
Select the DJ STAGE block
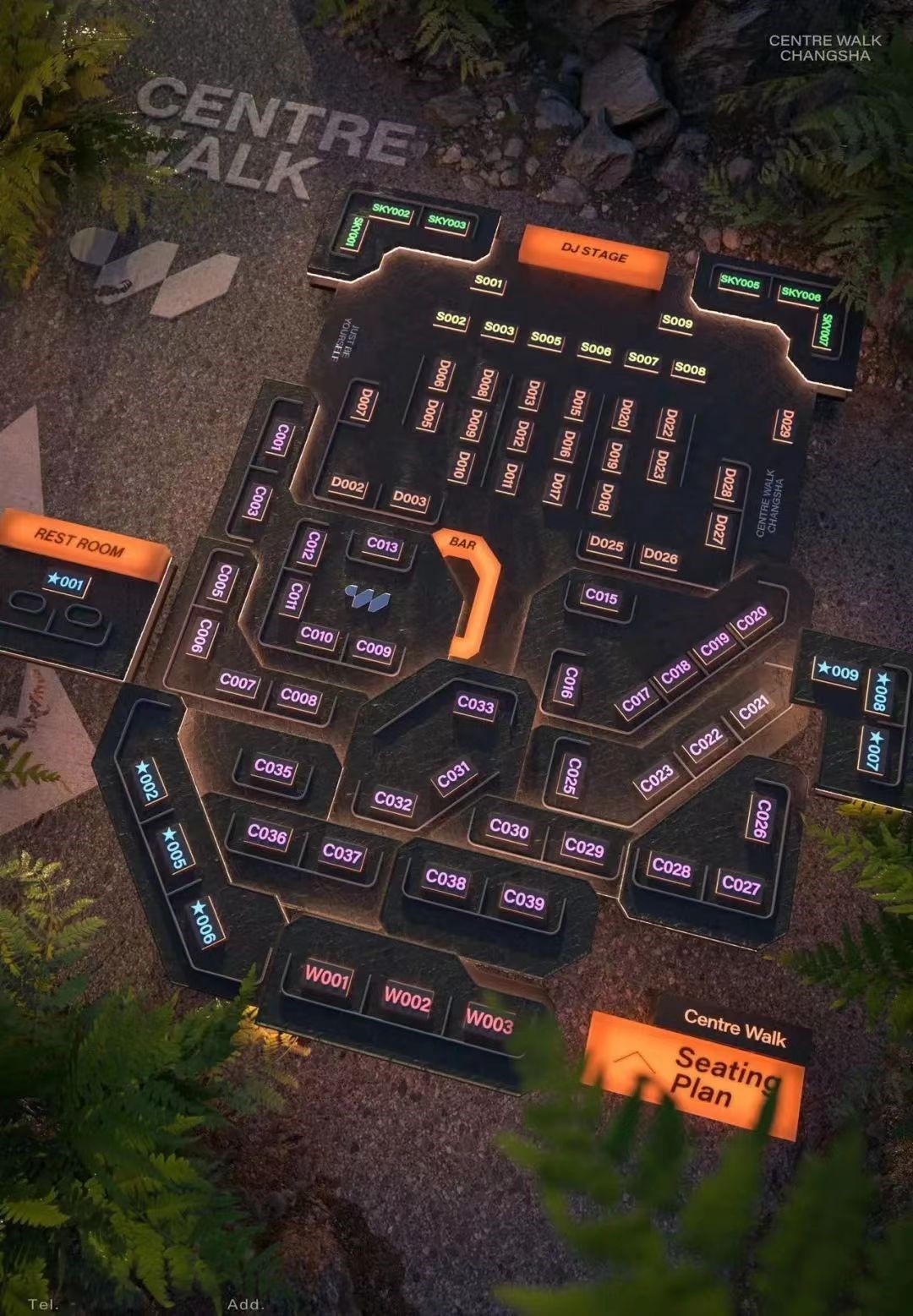tap(593, 254)
